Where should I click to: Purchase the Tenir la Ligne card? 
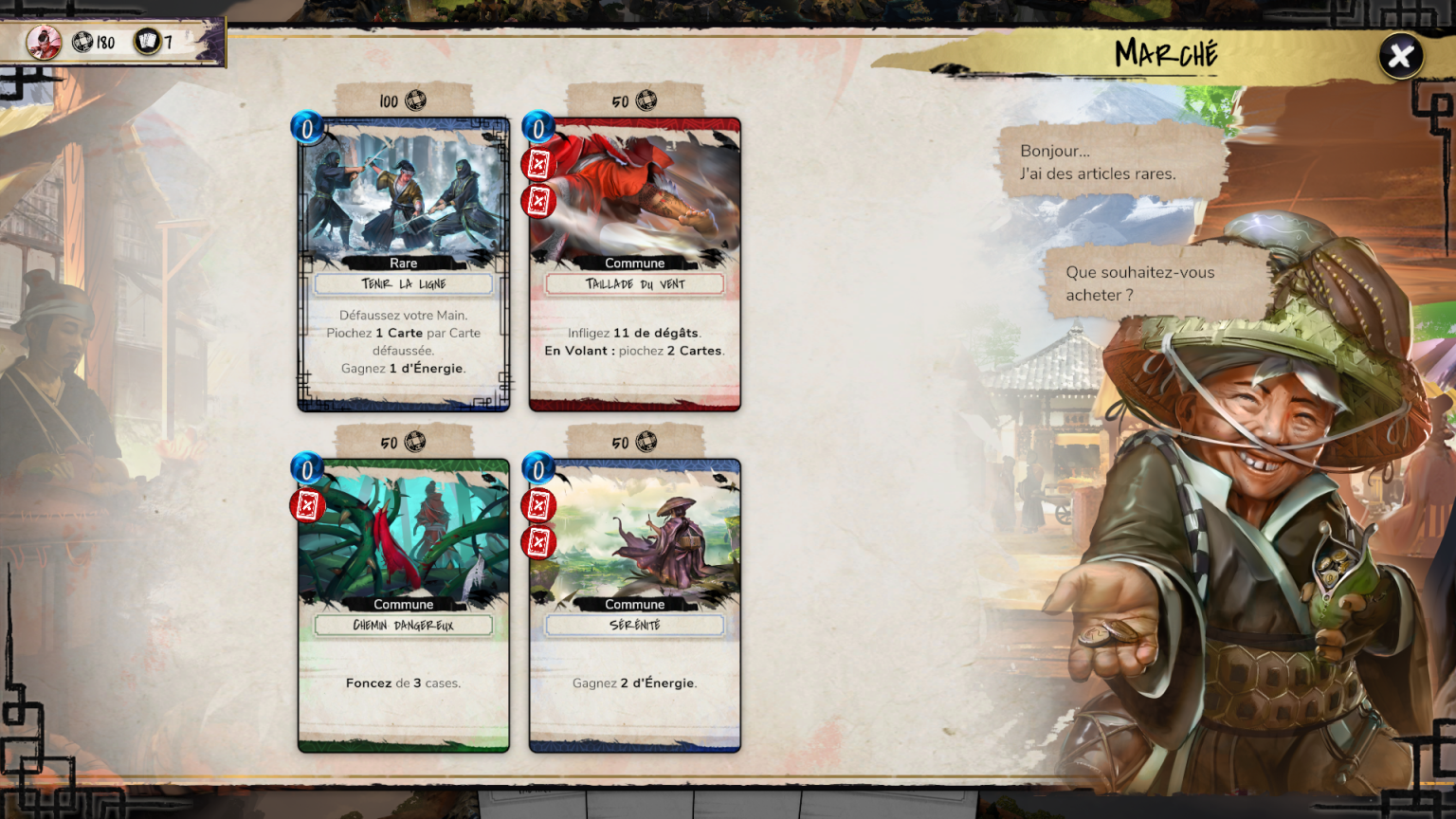click(402, 265)
